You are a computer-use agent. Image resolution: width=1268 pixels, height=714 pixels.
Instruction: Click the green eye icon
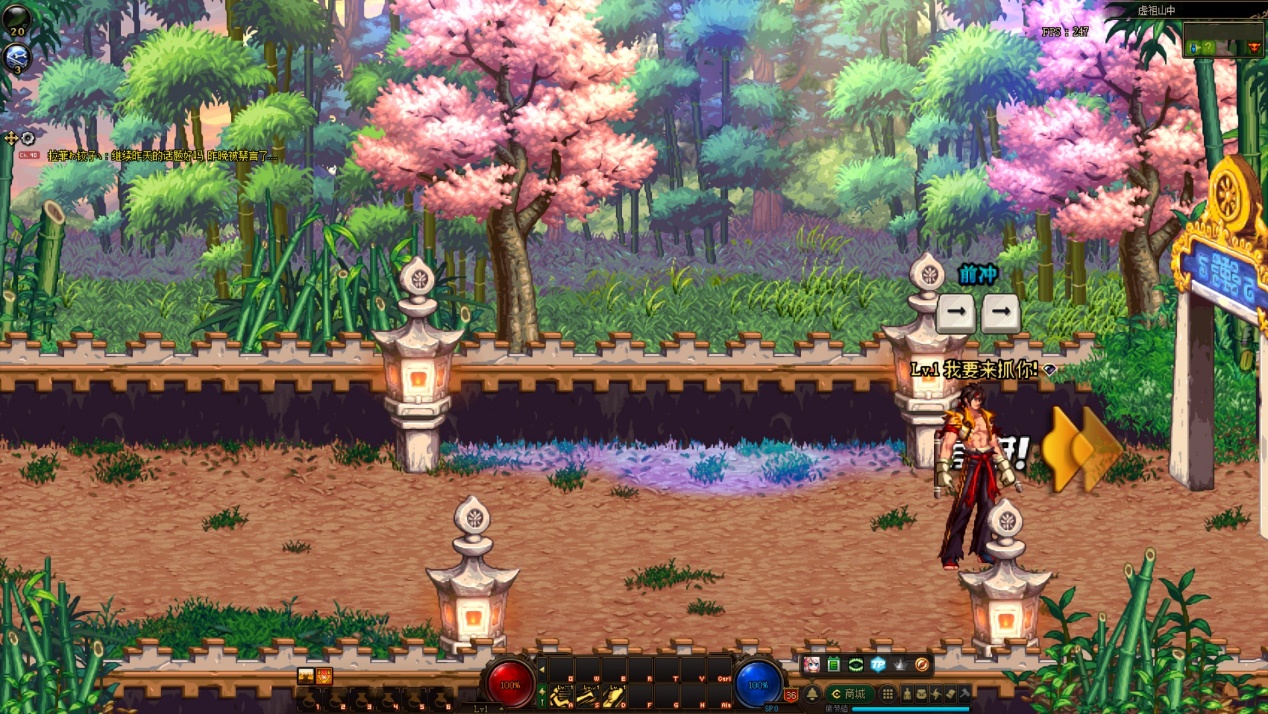point(856,665)
